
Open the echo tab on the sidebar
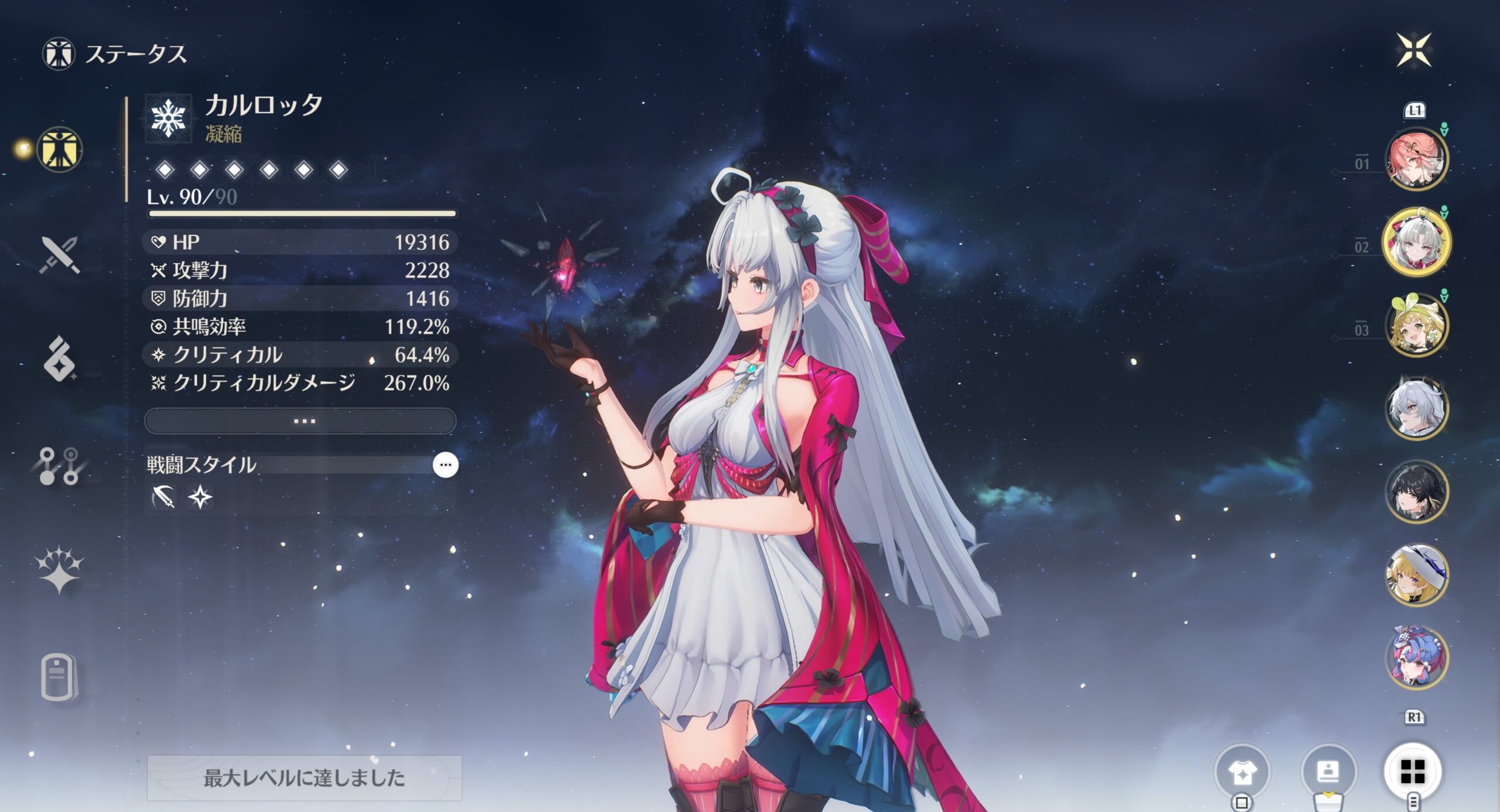click(59, 359)
